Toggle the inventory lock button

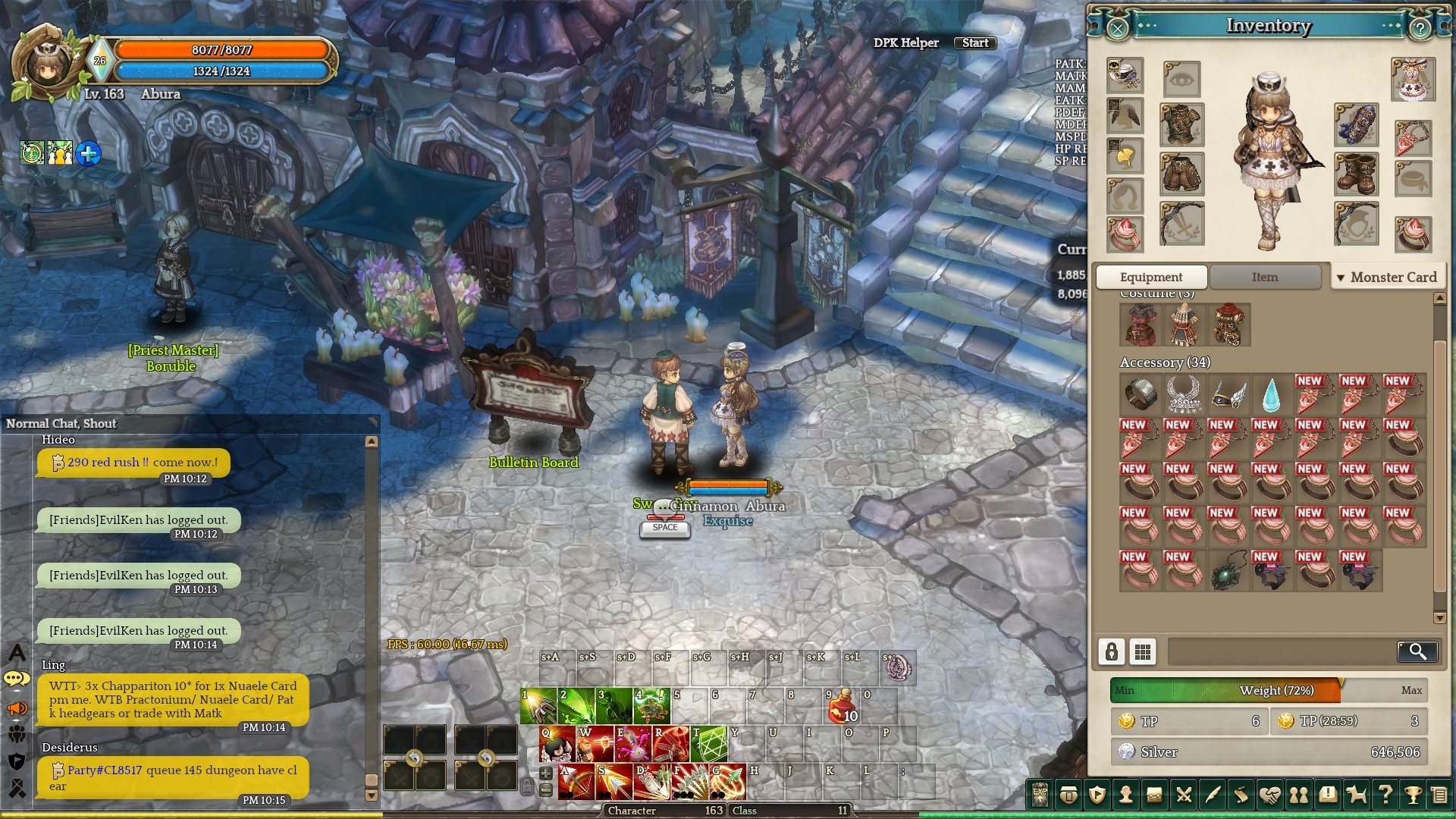click(1111, 651)
